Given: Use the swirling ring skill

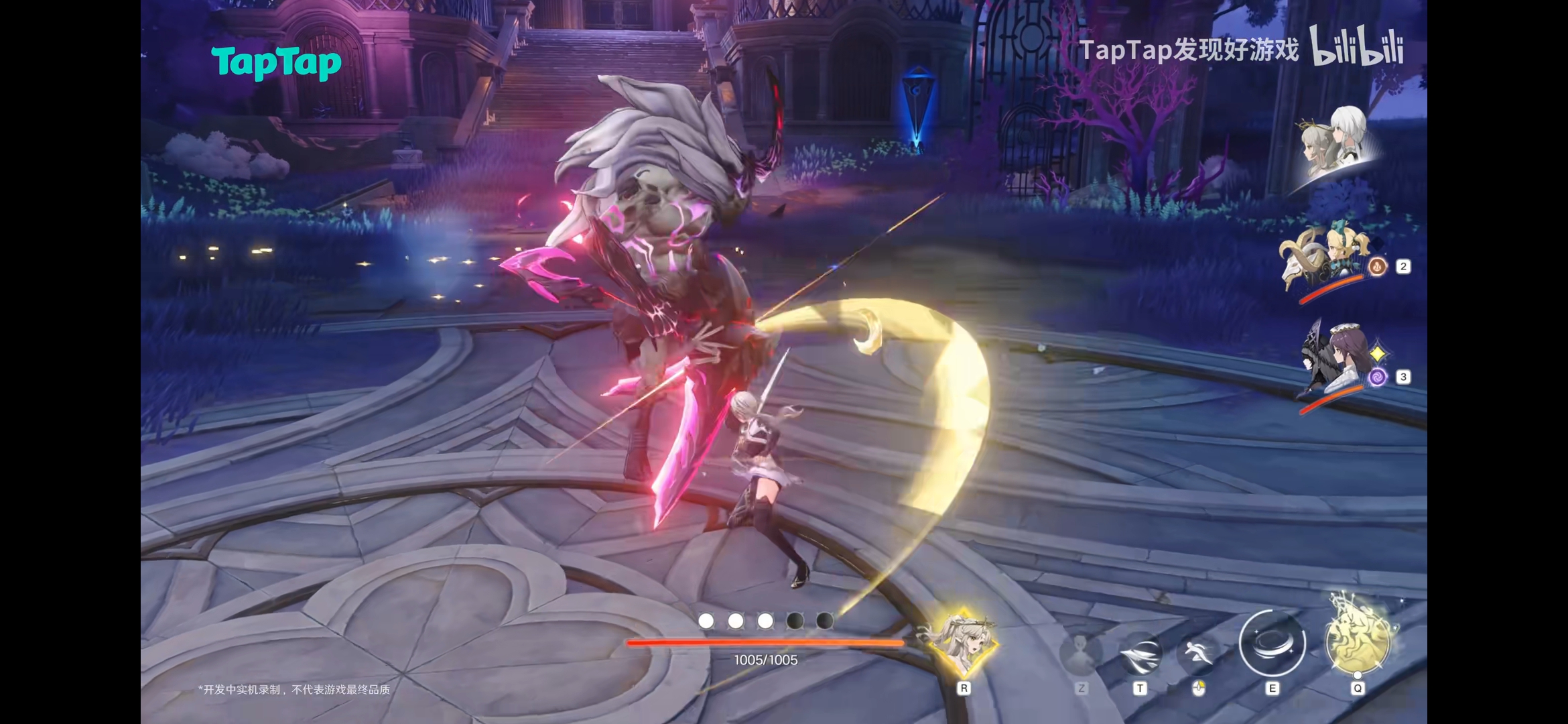Looking at the screenshot, I should tap(1272, 644).
